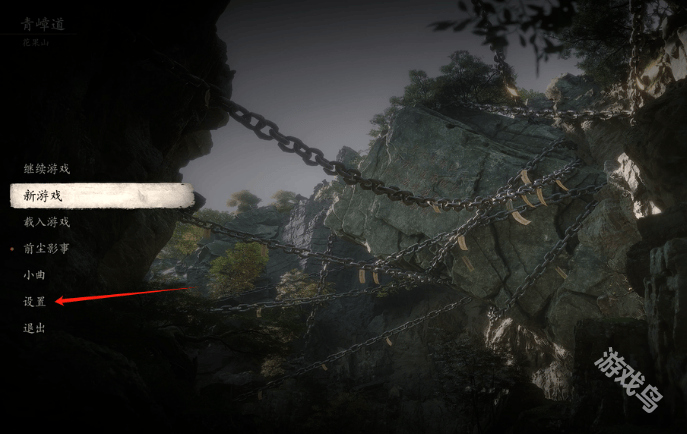
Task: Open the 载入游戏 load game entry
Action: tap(46, 222)
